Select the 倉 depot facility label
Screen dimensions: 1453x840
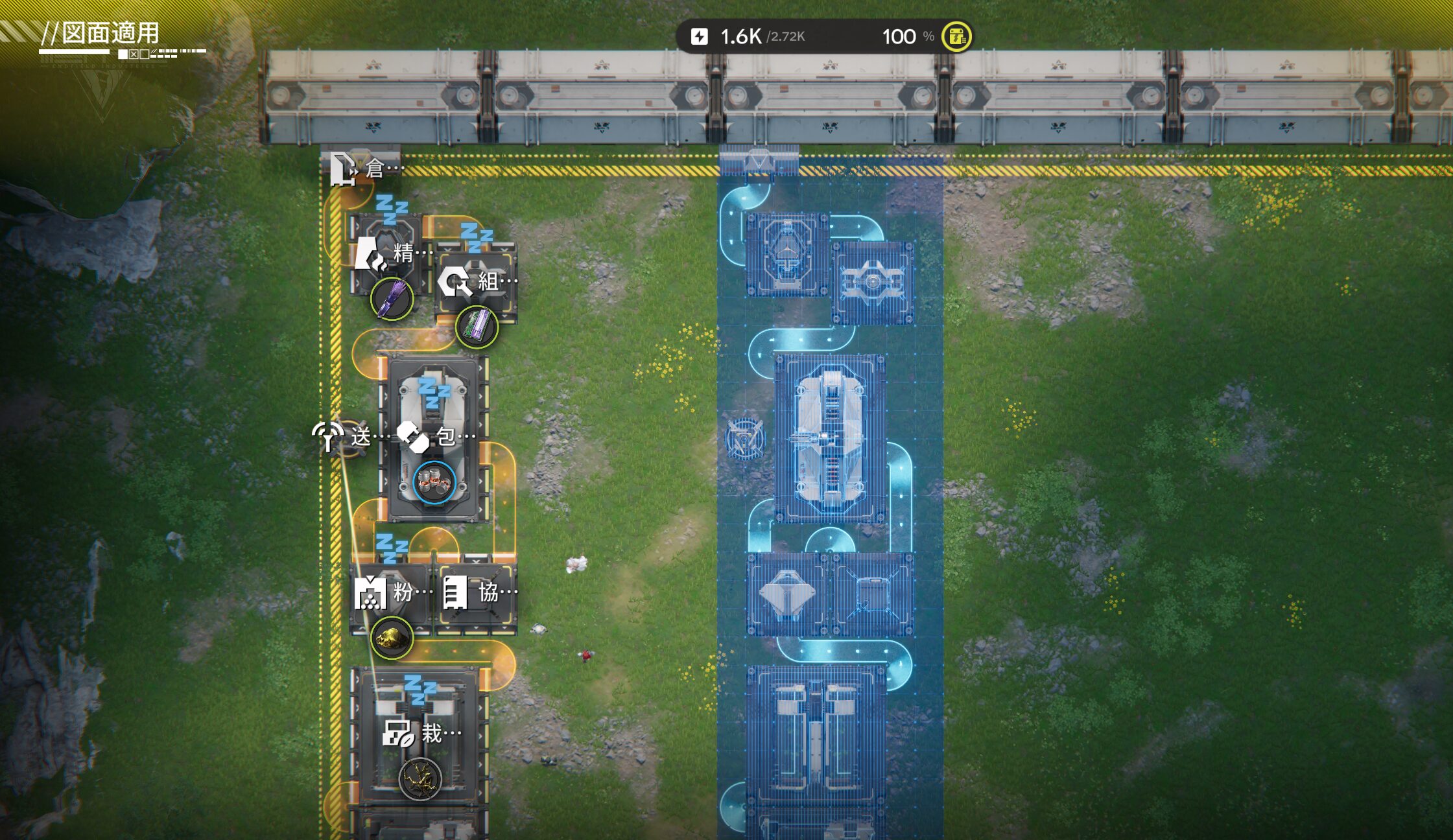pyautogui.click(x=366, y=169)
